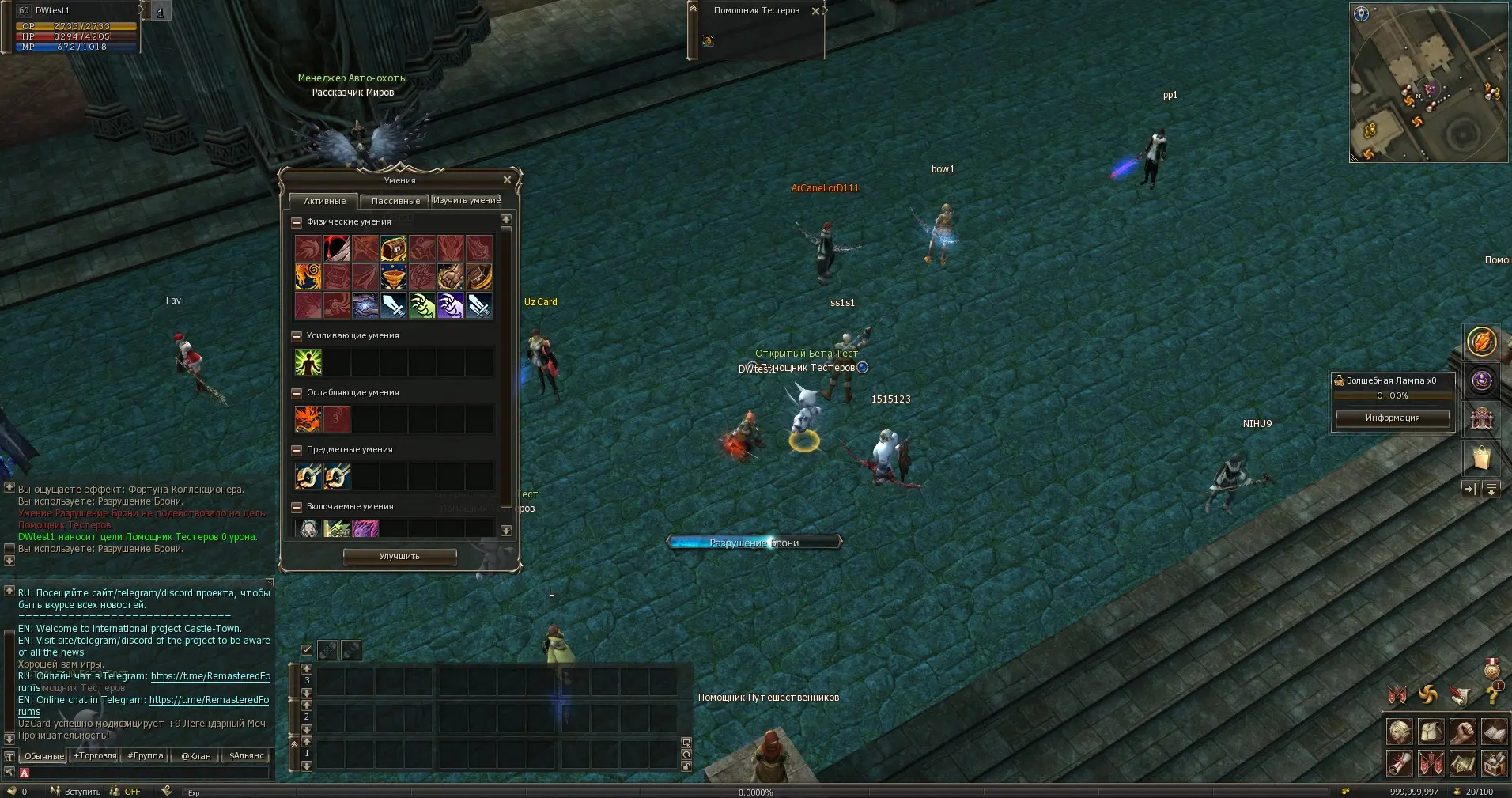
Task: Close the Помощник Тестеров target window
Action: click(x=815, y=11)
